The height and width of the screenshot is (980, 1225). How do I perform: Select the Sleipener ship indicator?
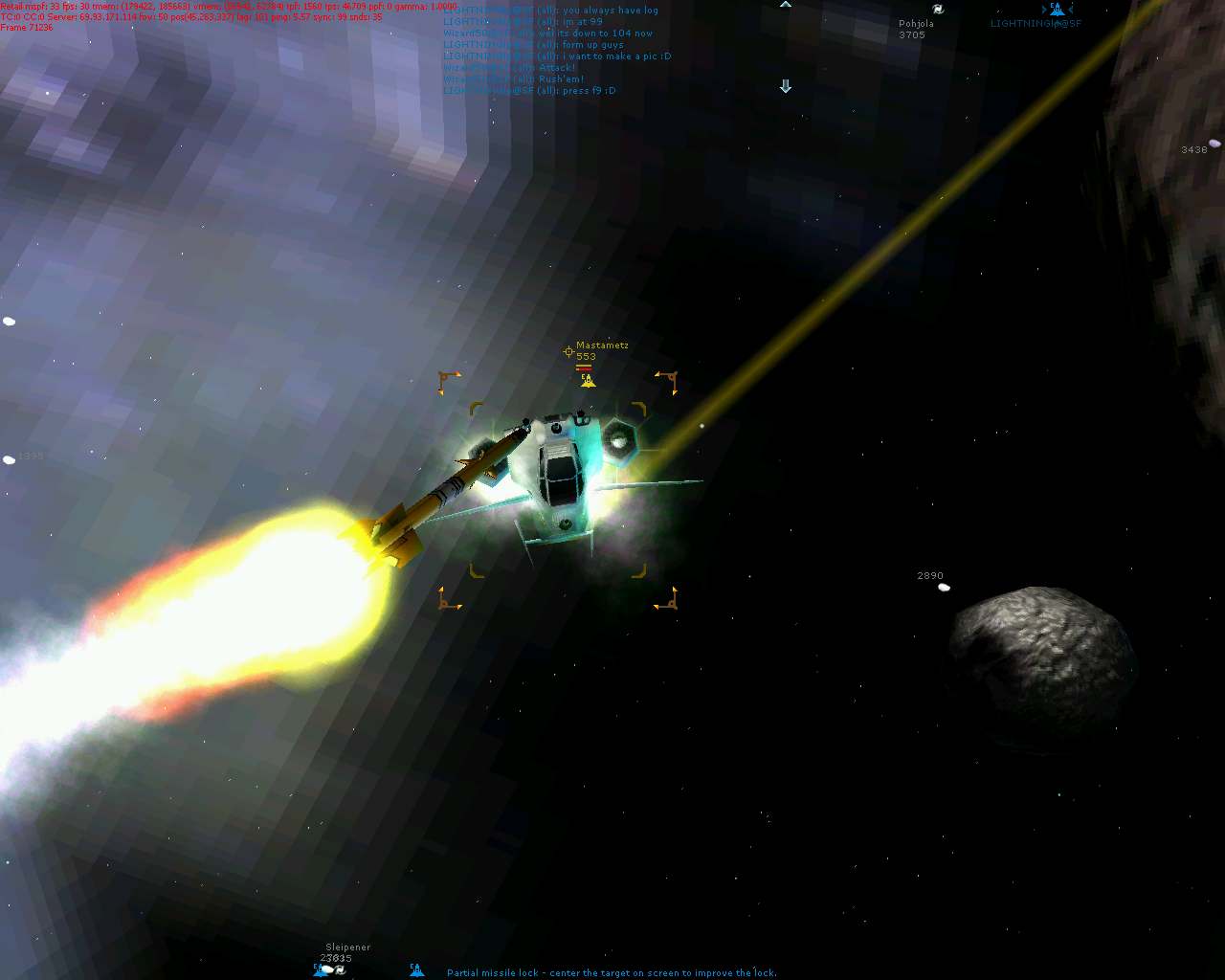point(331,969)
